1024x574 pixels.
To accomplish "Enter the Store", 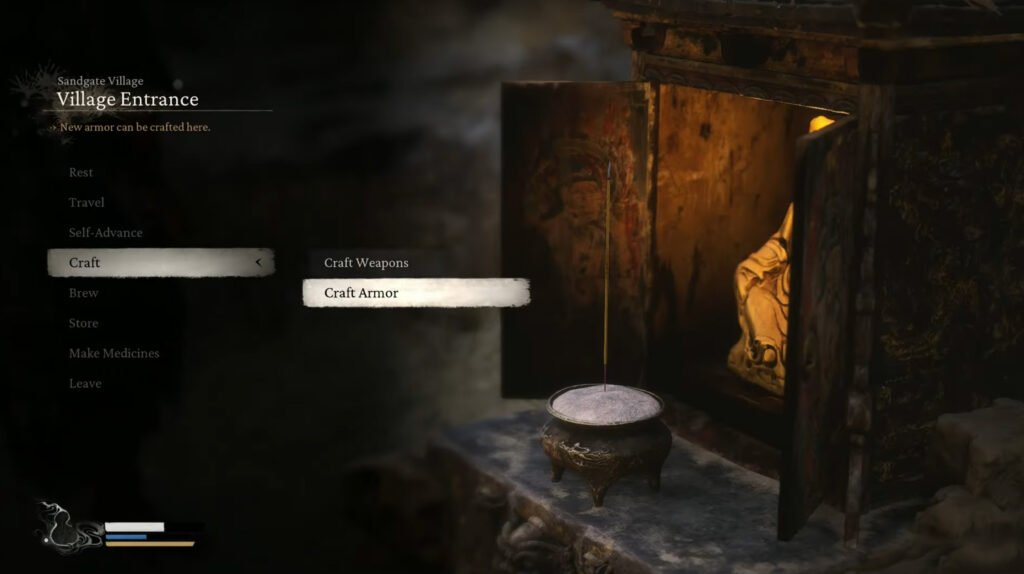I will (x=84, y=323).
